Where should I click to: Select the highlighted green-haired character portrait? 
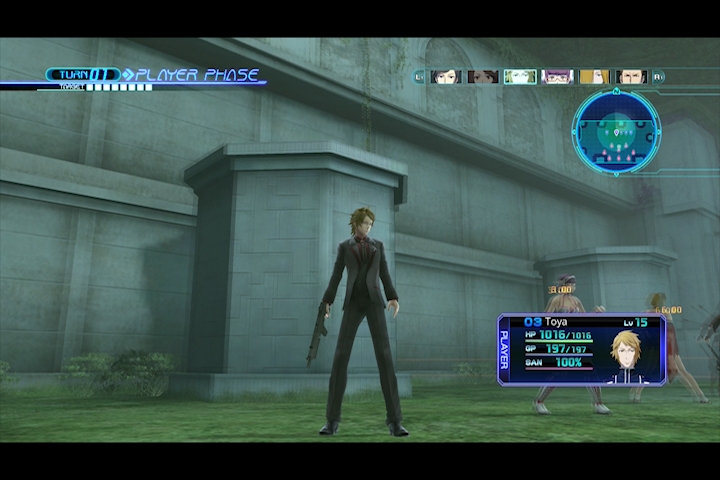(x=520, y=76)
